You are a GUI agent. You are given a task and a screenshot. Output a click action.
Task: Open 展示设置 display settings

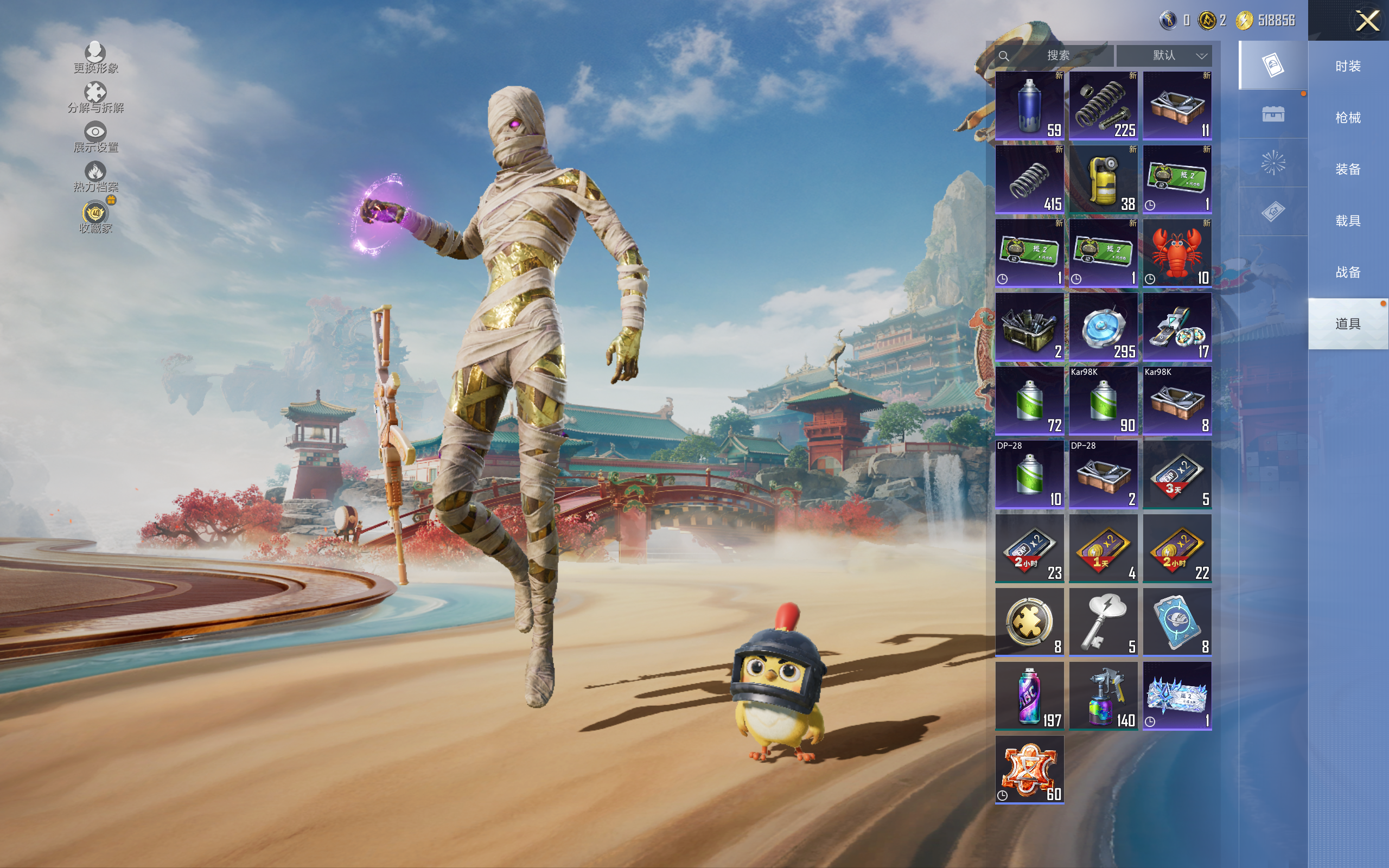(95, 137)
